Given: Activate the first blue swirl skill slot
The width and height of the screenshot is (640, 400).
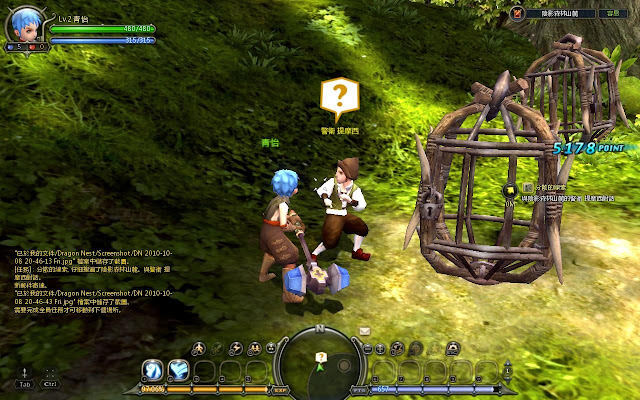Looking at the screenshot, I should [x=153, y=370].
